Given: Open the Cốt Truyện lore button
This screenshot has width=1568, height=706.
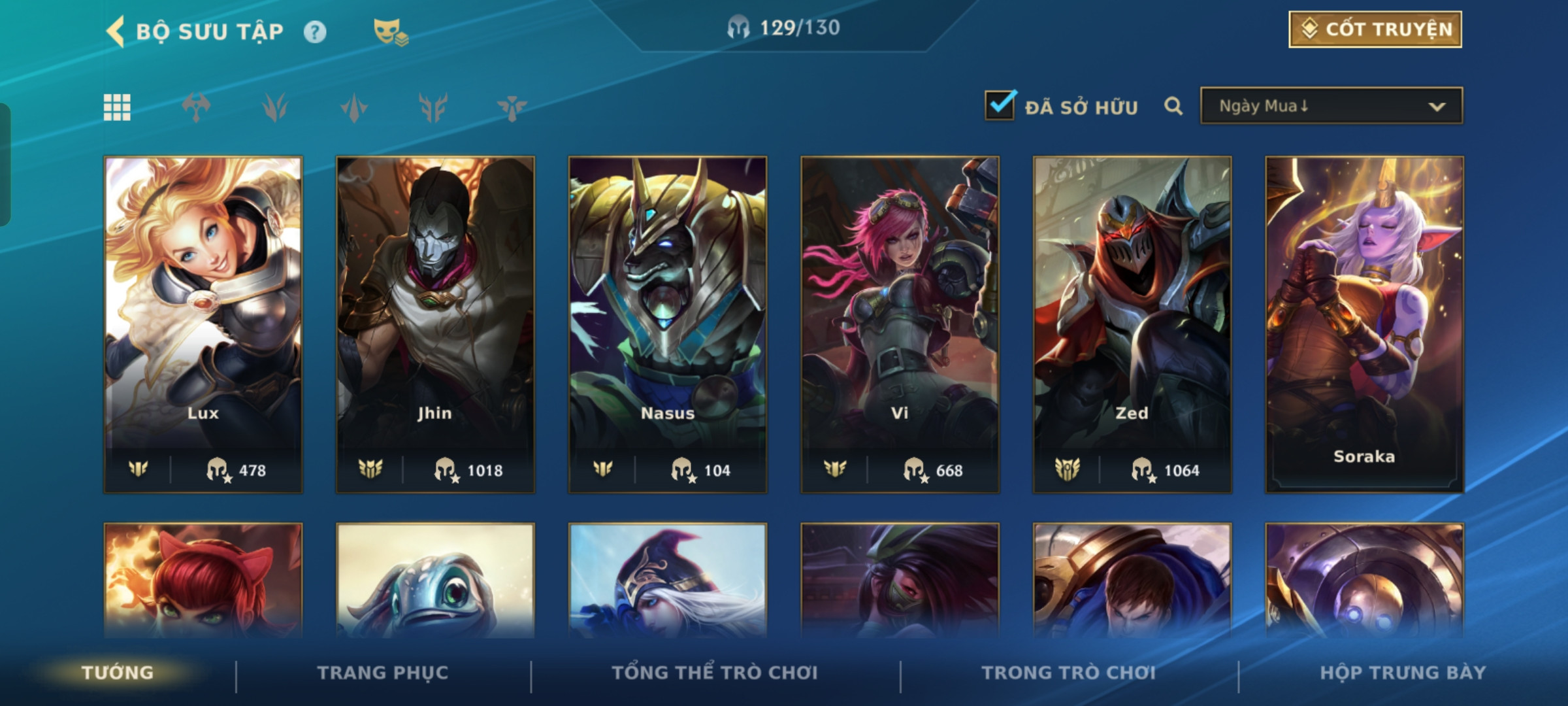Looking at the screenshot, I should 1375,29.
